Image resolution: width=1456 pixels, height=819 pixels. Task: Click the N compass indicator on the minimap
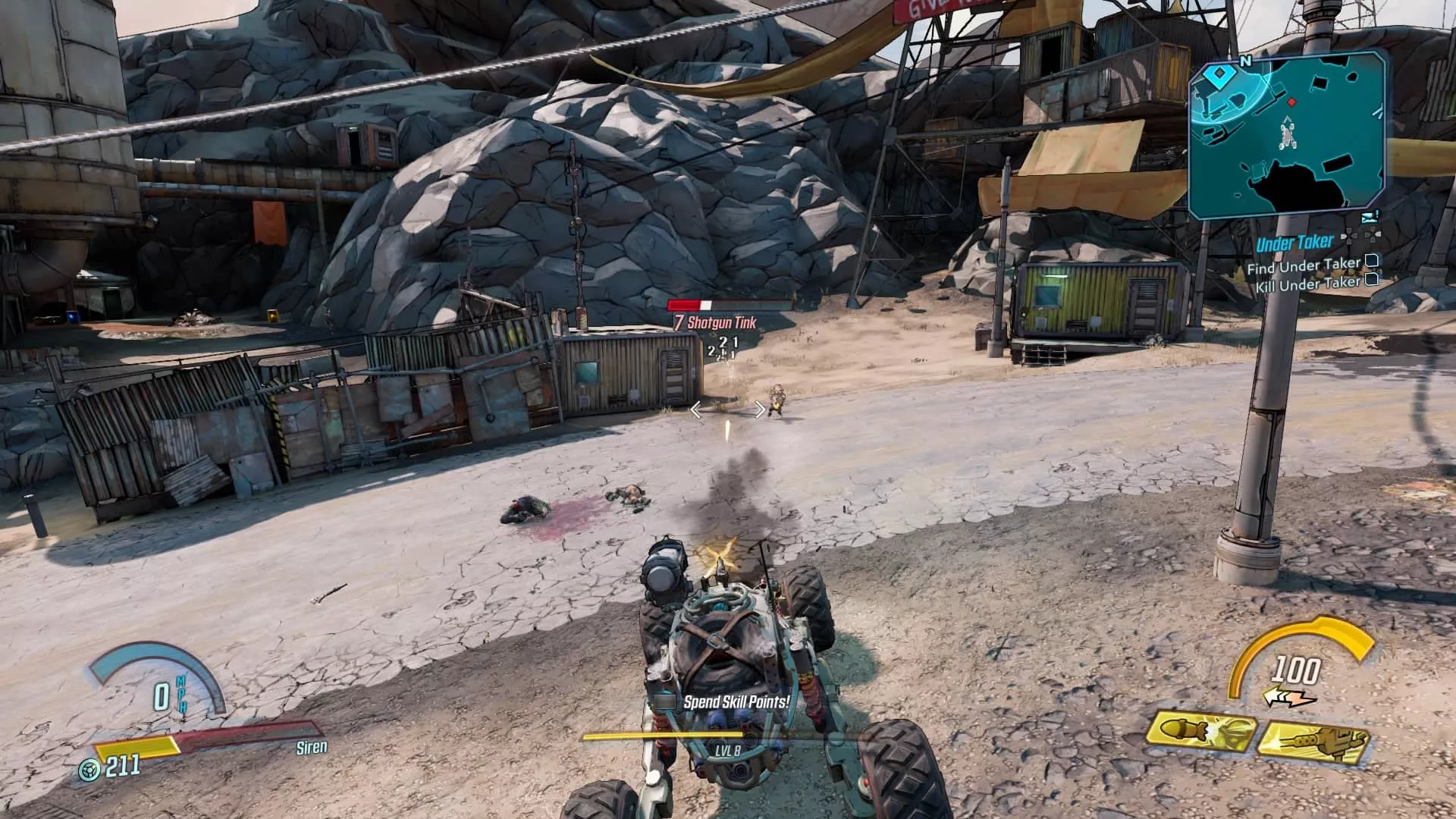click(x=1245, y=61)
